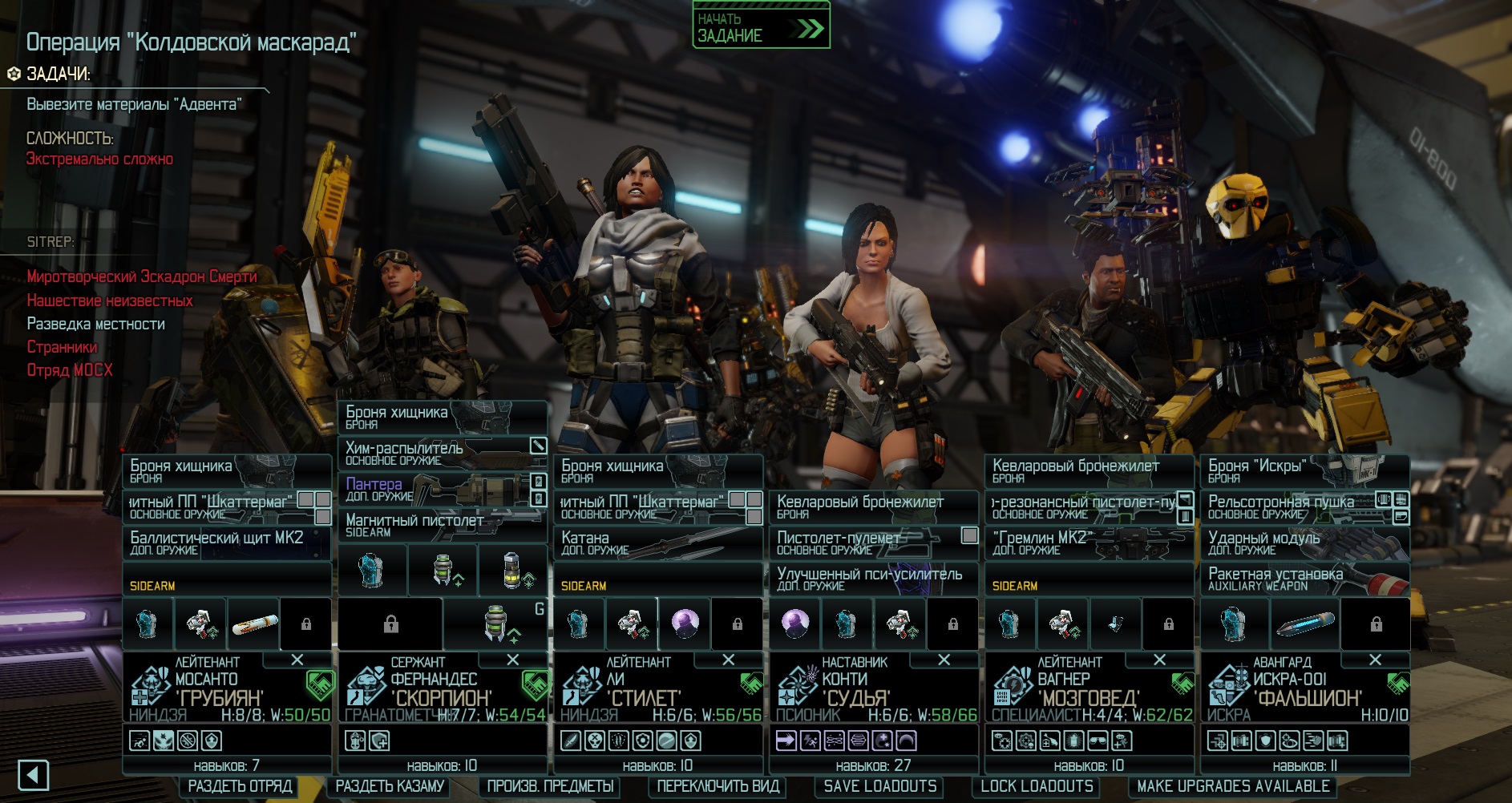1512x803 pixels.
Task: Remove Фернандес 'Скорпион' from the squad
Action: pyautogui.click(x=513, y=660)
